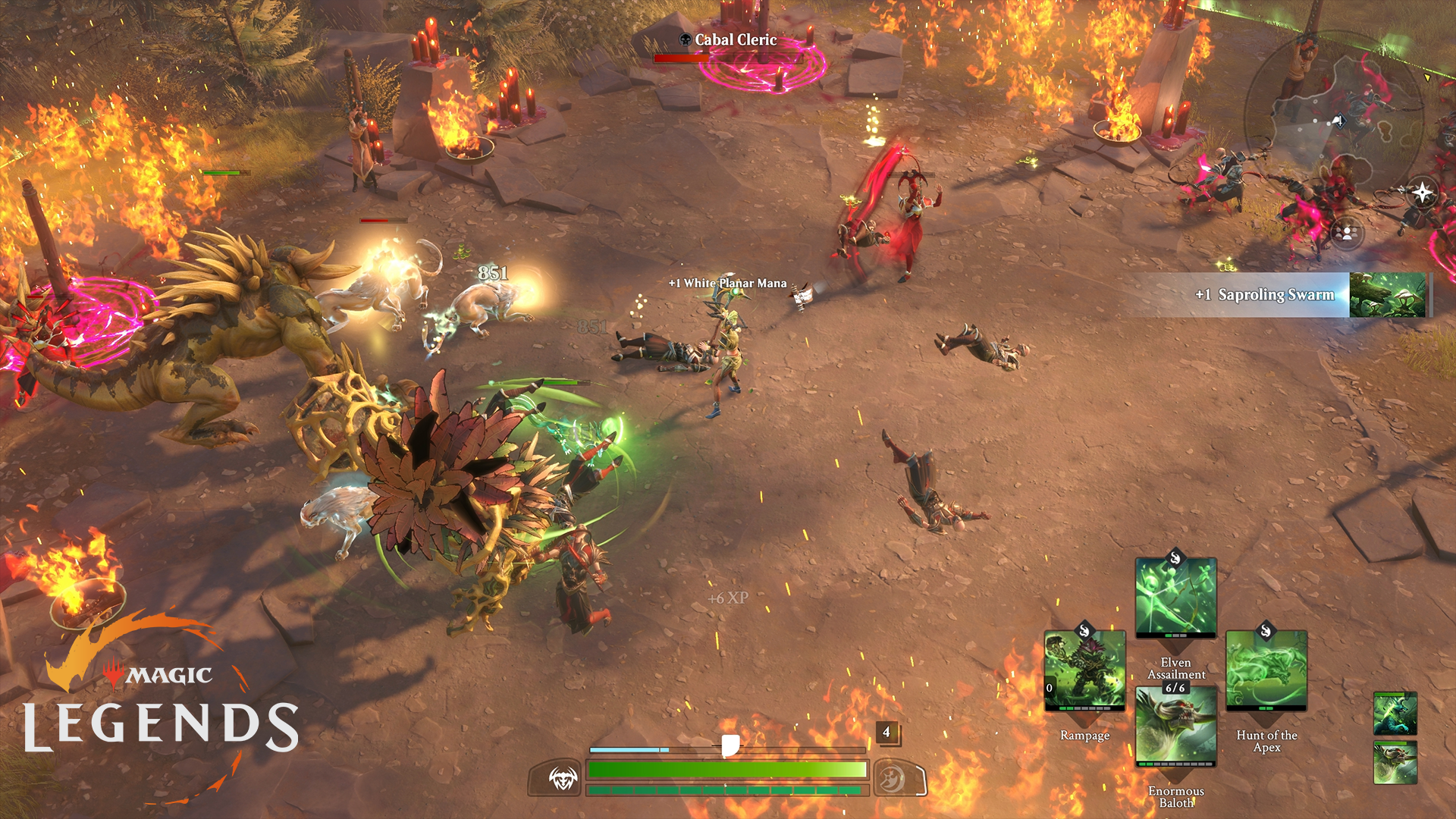Screen dimensions: 1456x819
Task: Click the compass star icon beside minimap
Action: [x=1422, y=192]
